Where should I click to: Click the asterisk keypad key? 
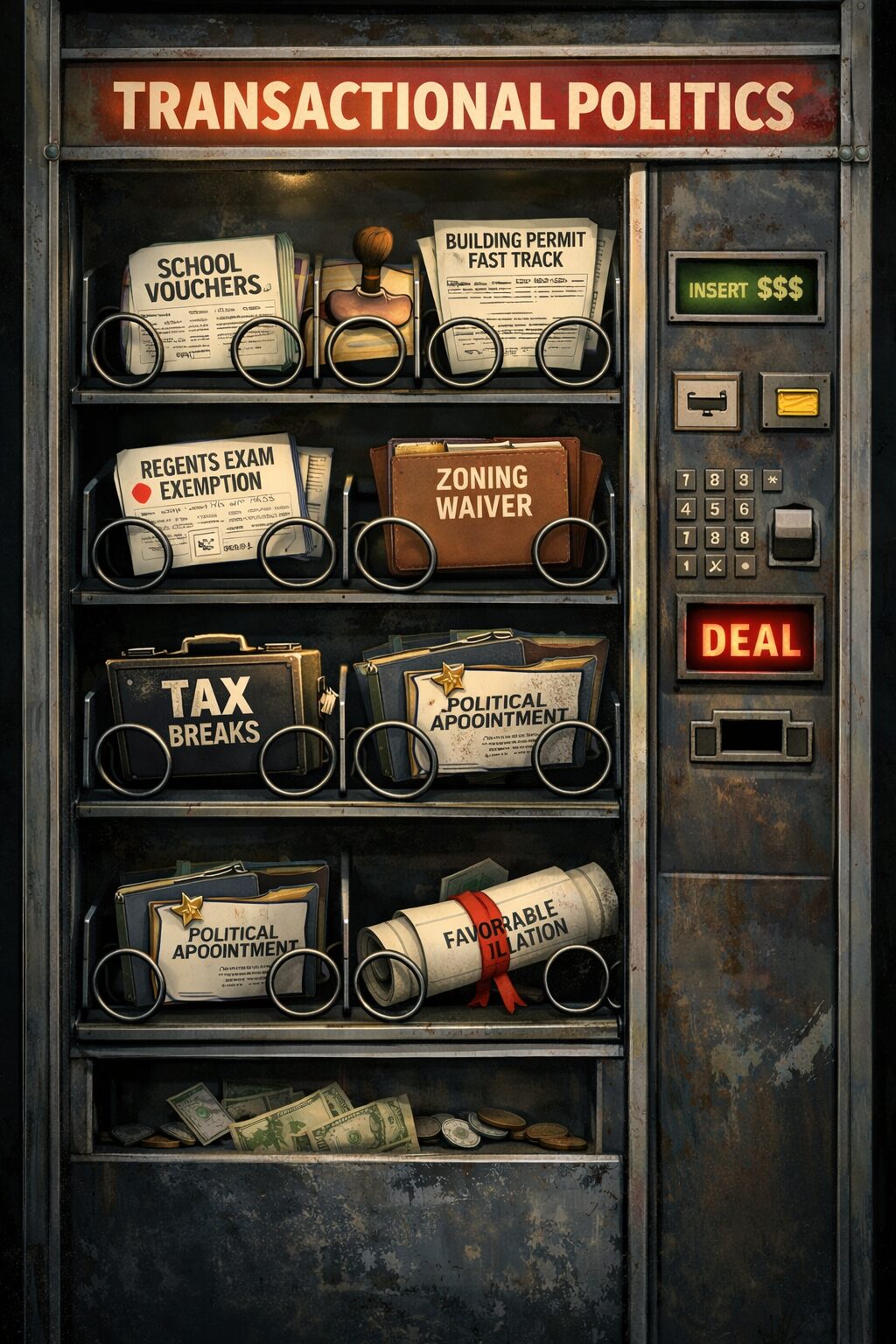point(771,479)
